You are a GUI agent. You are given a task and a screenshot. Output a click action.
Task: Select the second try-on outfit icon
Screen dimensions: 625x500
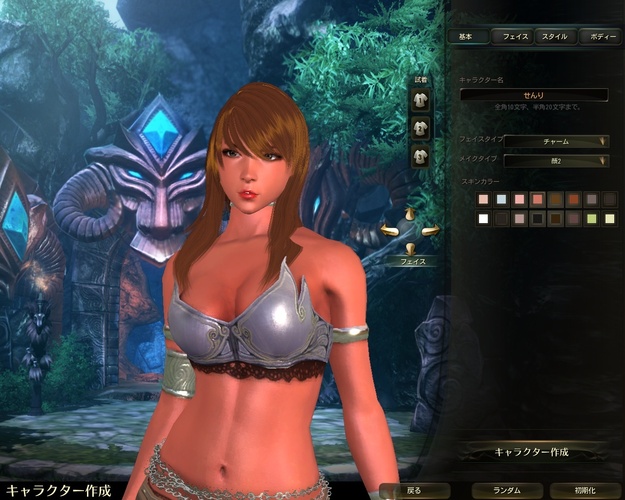[421, 128]
